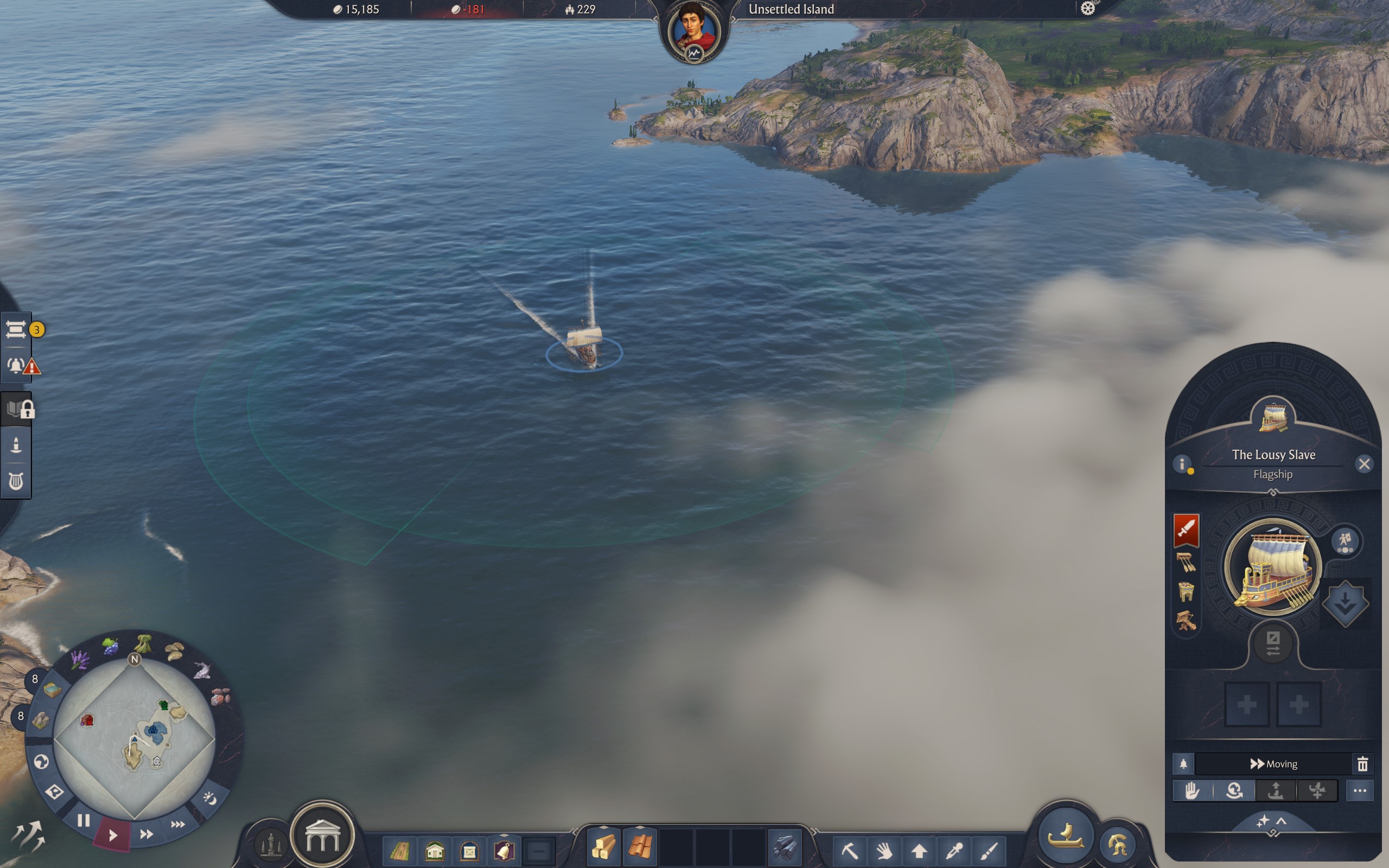Order the ship to stop with hand icon
The image size is (1389, 868).
(1192, 790)
